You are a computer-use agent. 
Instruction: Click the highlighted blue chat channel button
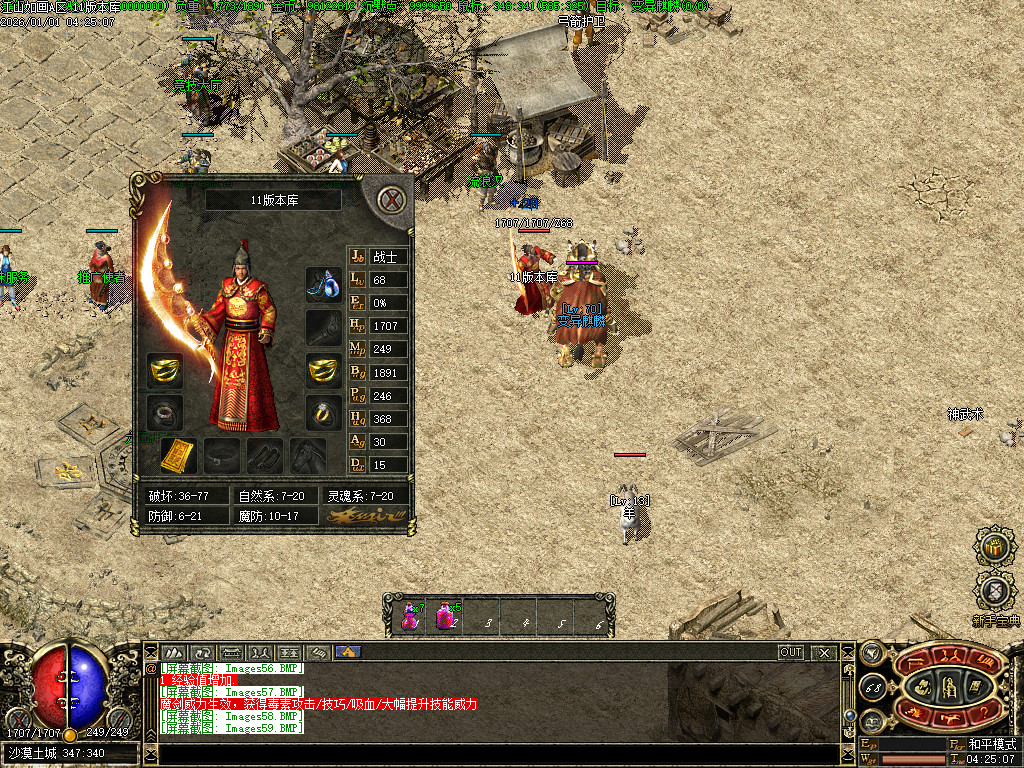pyautogui.click(x=348, y=652)
